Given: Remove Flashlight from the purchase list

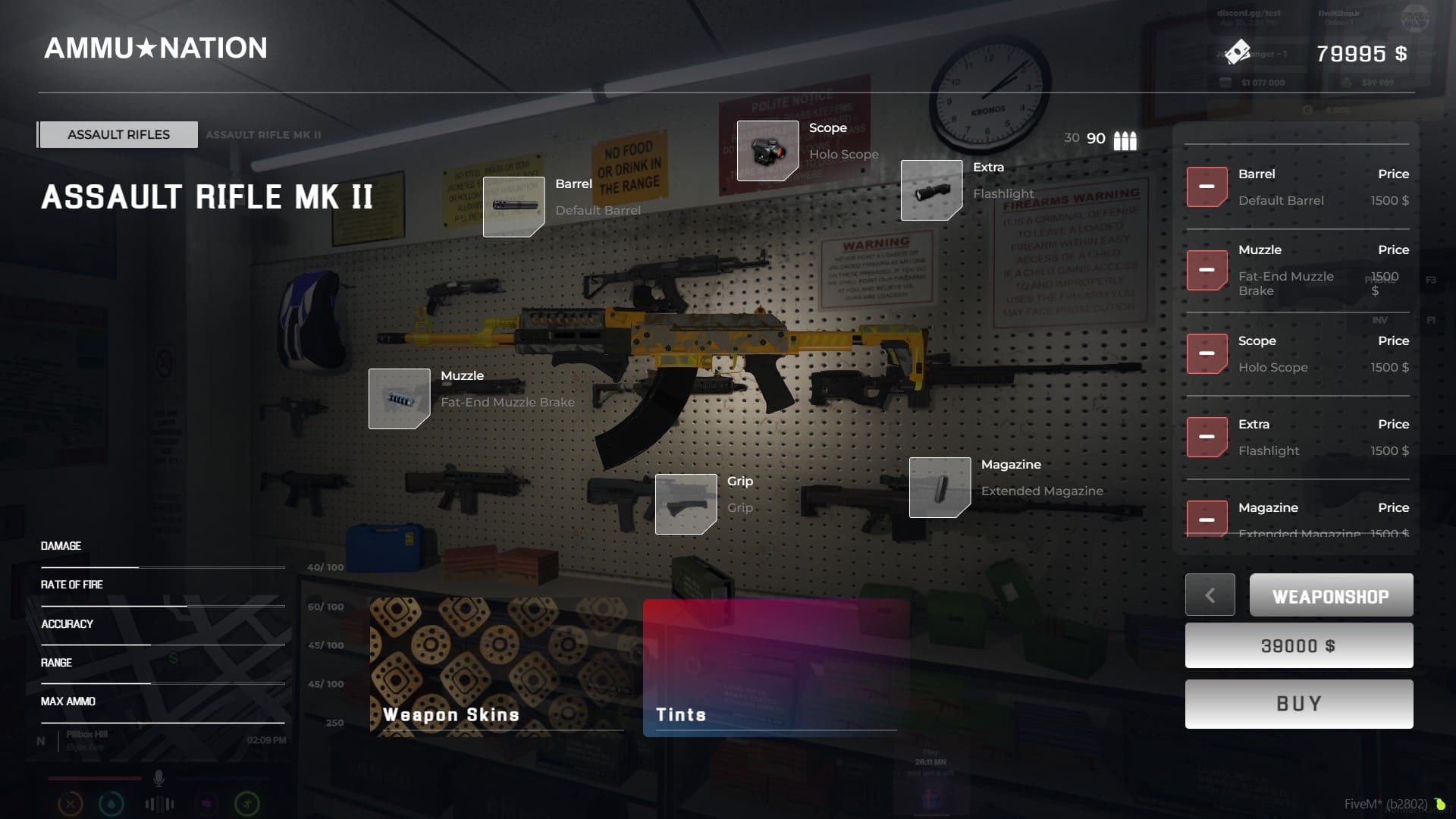Looking at the screenshot, I should [1207, 437].
